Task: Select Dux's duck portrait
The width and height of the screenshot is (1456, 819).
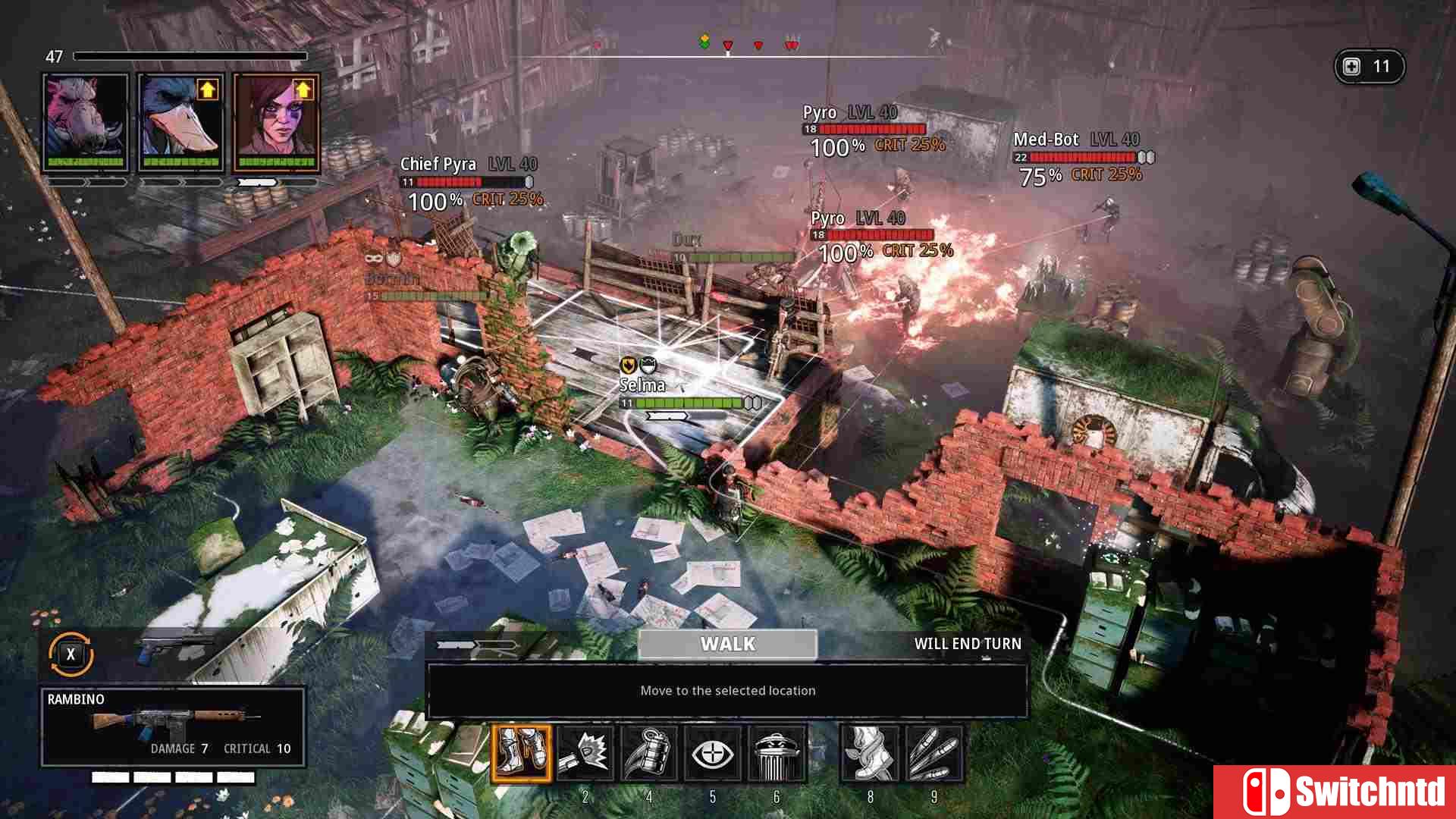Action: click(x=180, y=121)
